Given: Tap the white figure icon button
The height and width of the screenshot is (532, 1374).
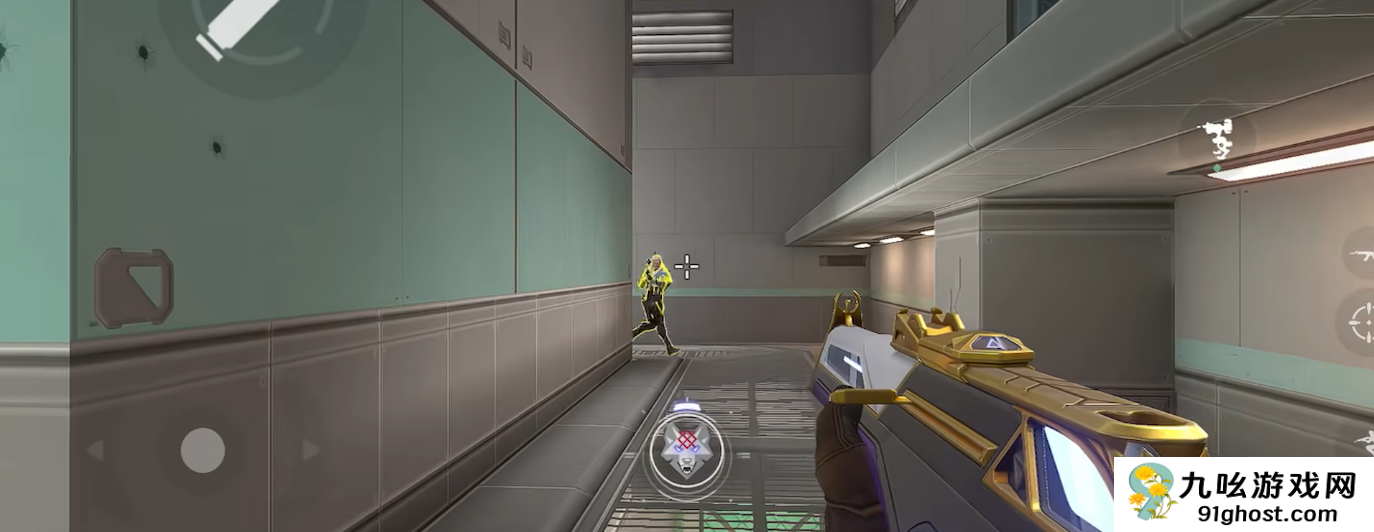Looking at the screenshot, I should 1216,138.
